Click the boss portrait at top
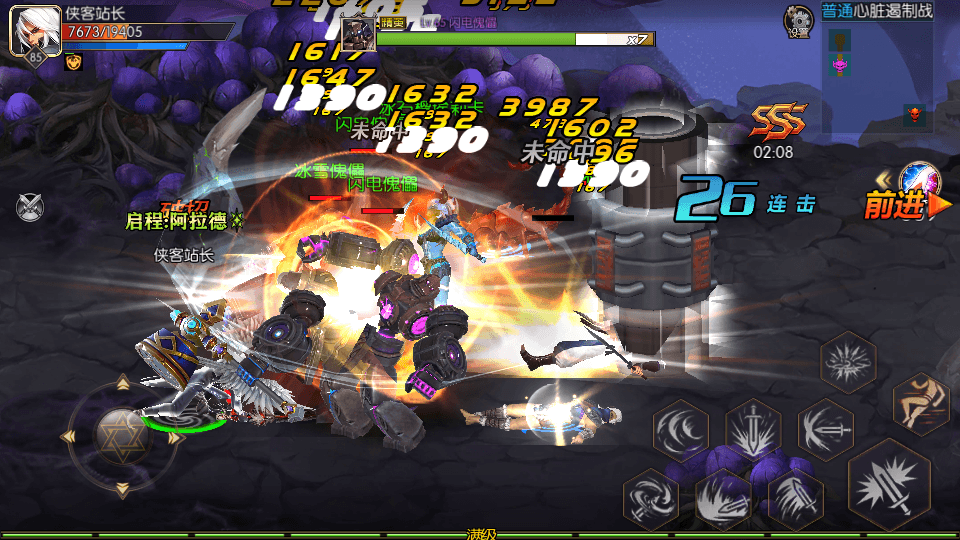 point(357,33)
